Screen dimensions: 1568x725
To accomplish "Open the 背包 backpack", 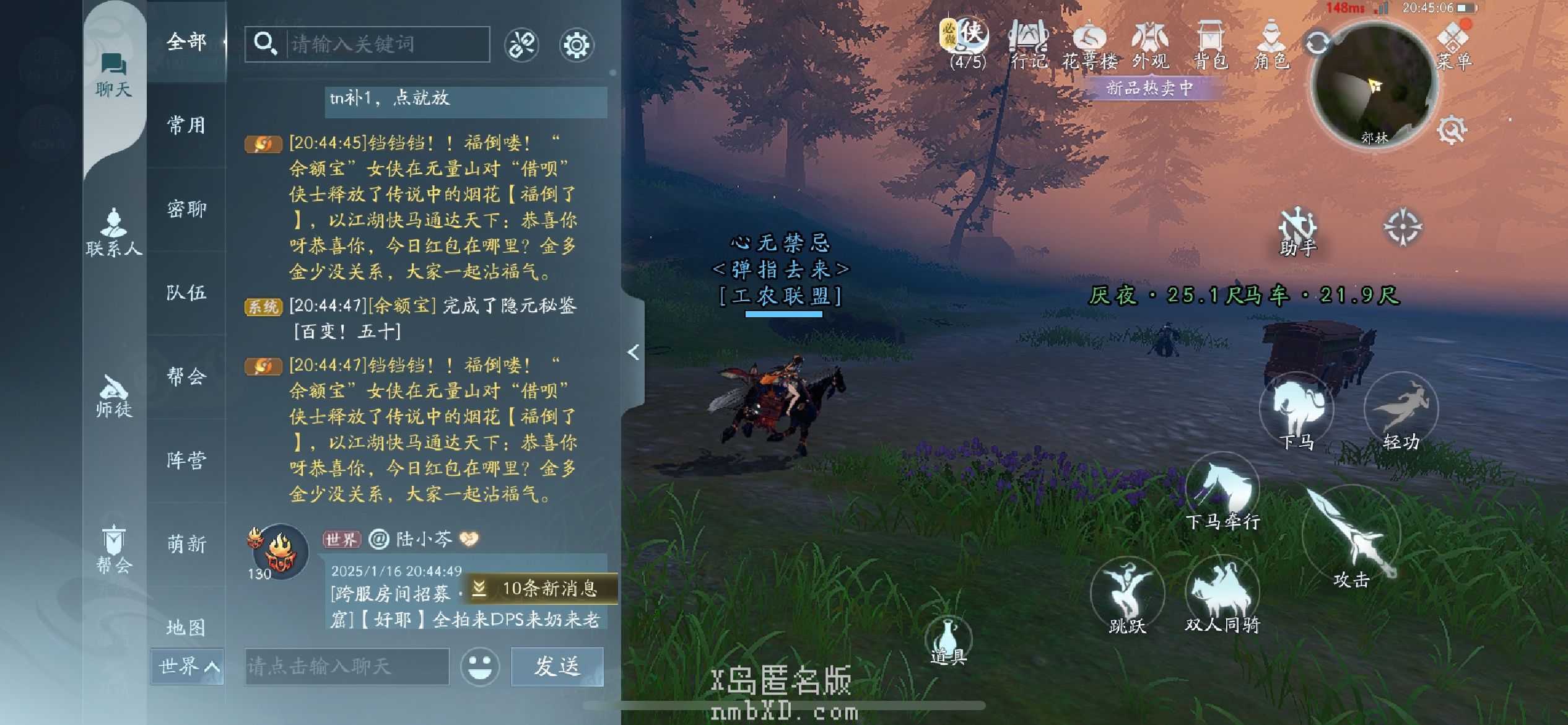I will click(x=1210, y=45).
